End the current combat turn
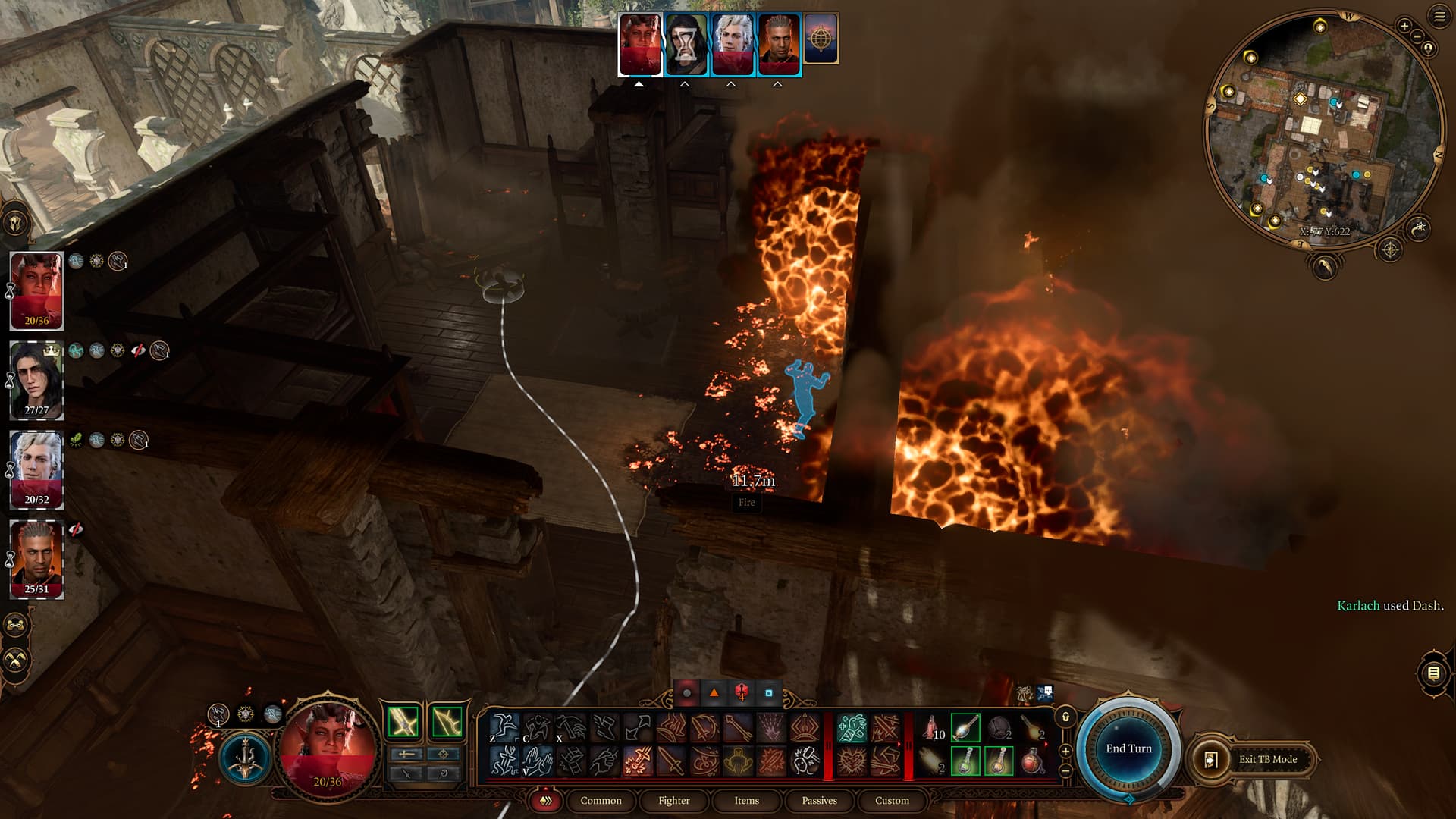The image size is (1456, 819). (x=1128, y=748)
